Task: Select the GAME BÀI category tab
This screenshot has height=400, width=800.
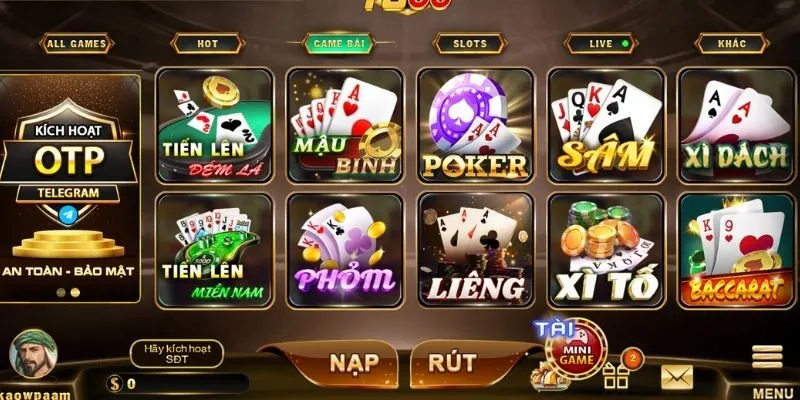Action: (x=338, y=44)
